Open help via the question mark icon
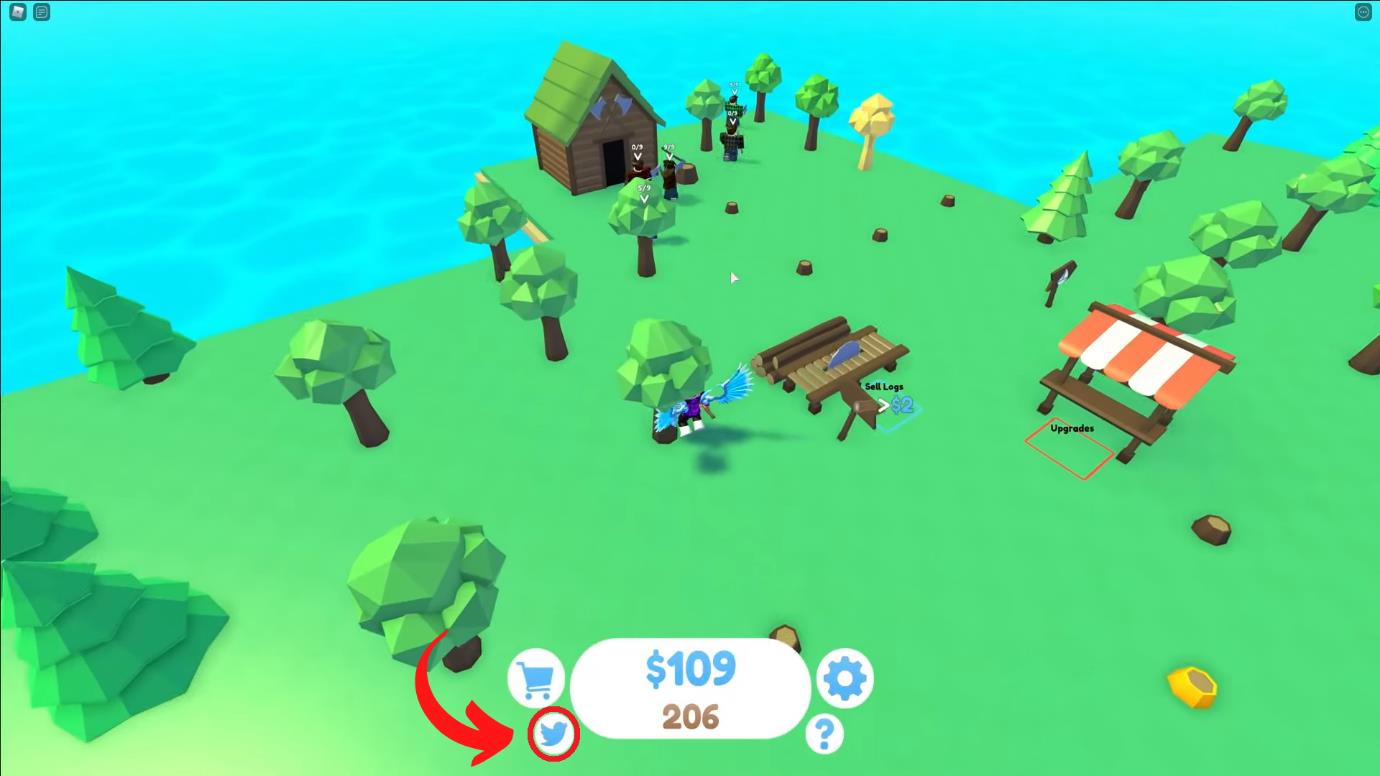This screenshot has width=1380, height=776. tap(823, 733)
